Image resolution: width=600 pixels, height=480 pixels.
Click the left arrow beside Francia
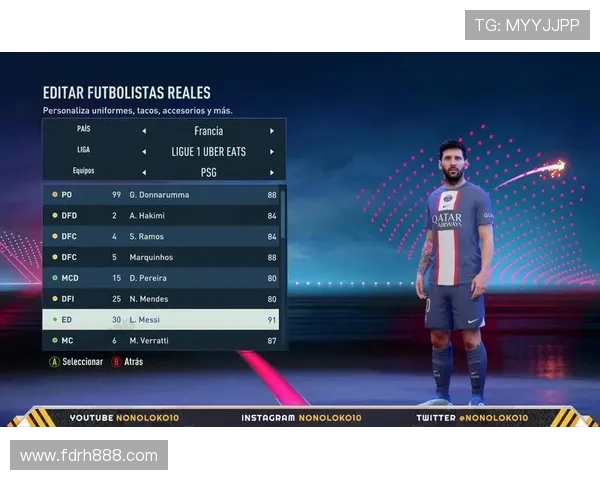coord(143,131)
